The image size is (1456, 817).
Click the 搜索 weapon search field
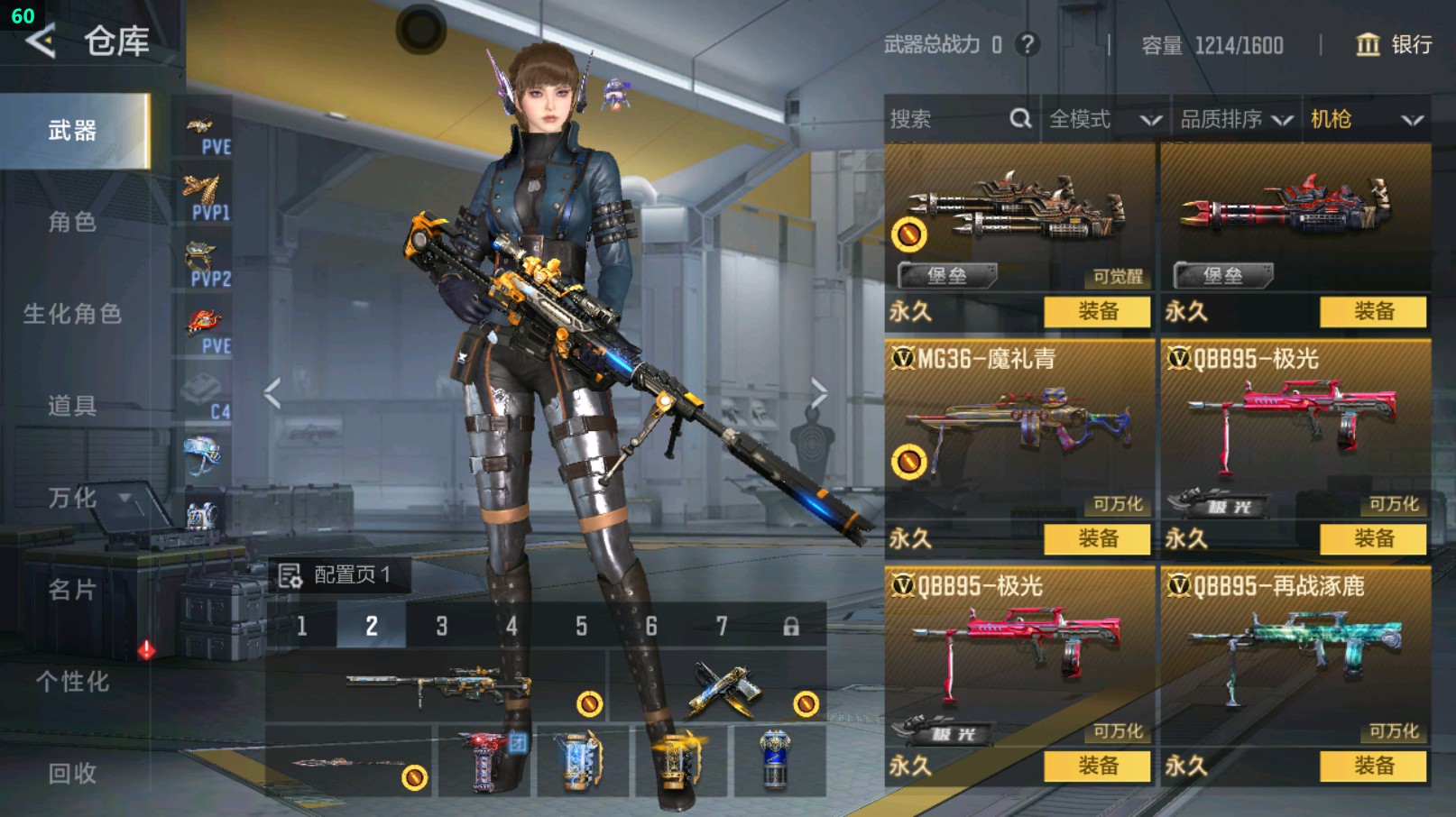[947, 119]
